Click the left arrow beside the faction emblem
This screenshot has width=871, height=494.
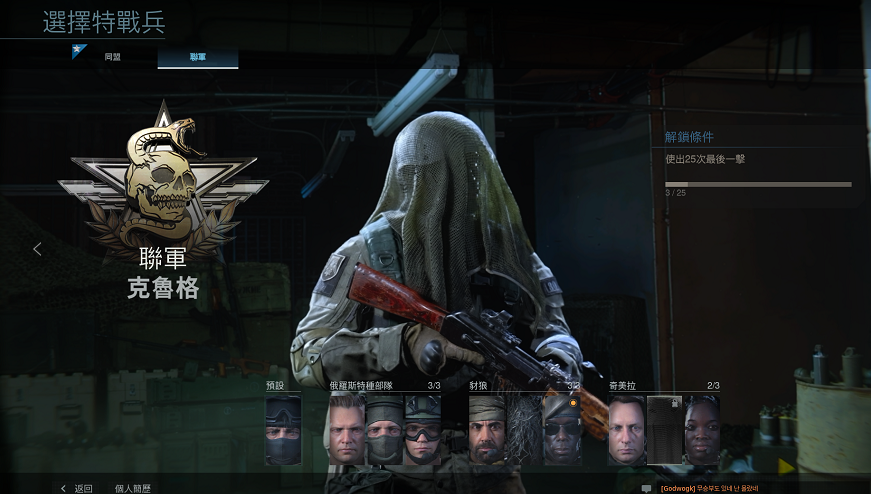point(37,249)
